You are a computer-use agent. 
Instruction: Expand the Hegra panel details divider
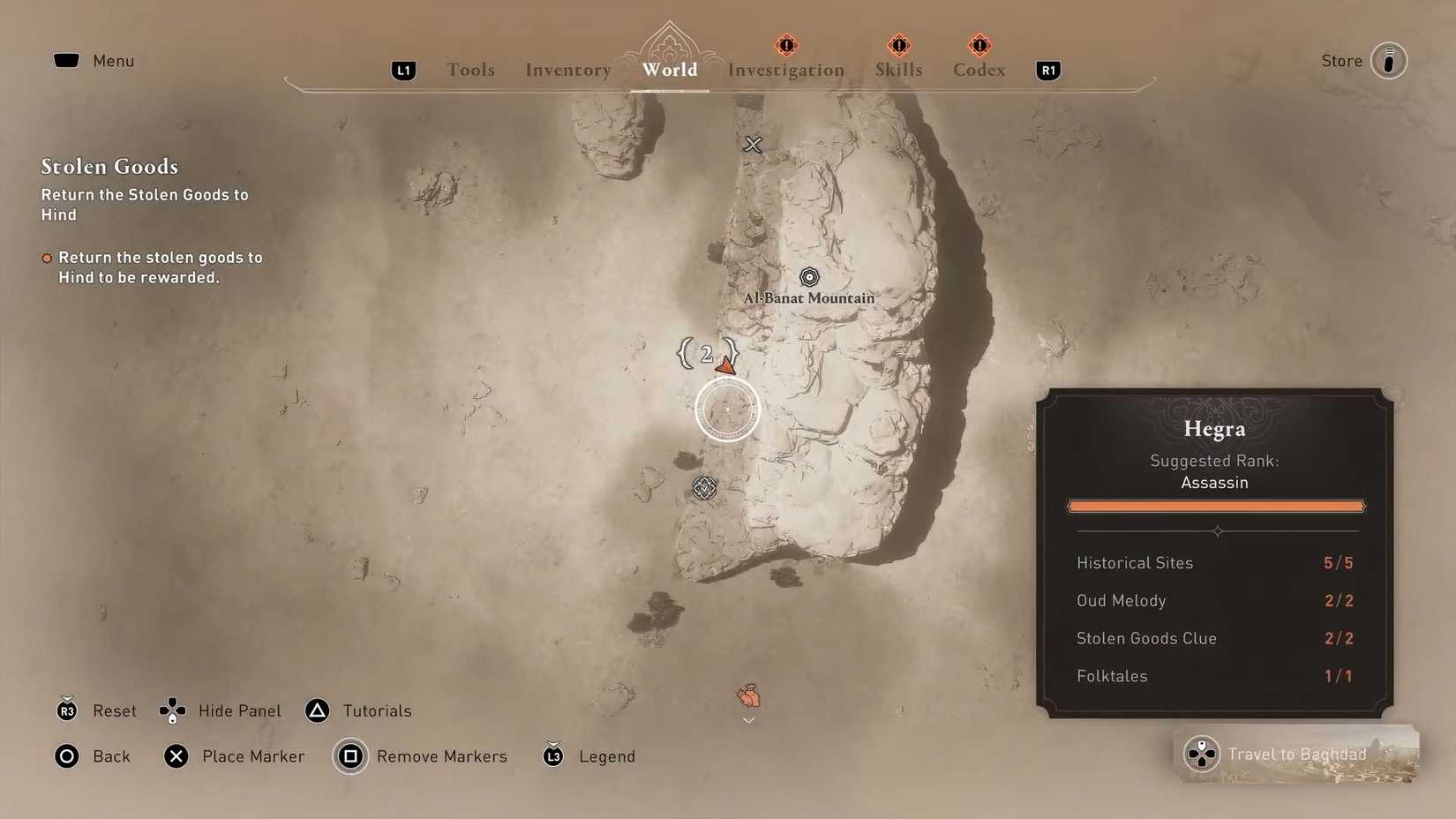[1215, 532]
